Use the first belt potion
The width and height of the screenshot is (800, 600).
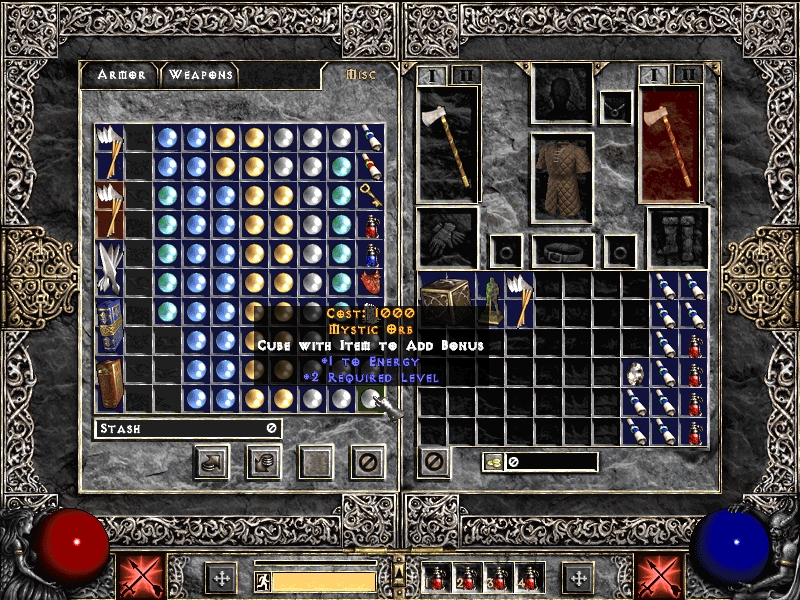click(439, 578)
